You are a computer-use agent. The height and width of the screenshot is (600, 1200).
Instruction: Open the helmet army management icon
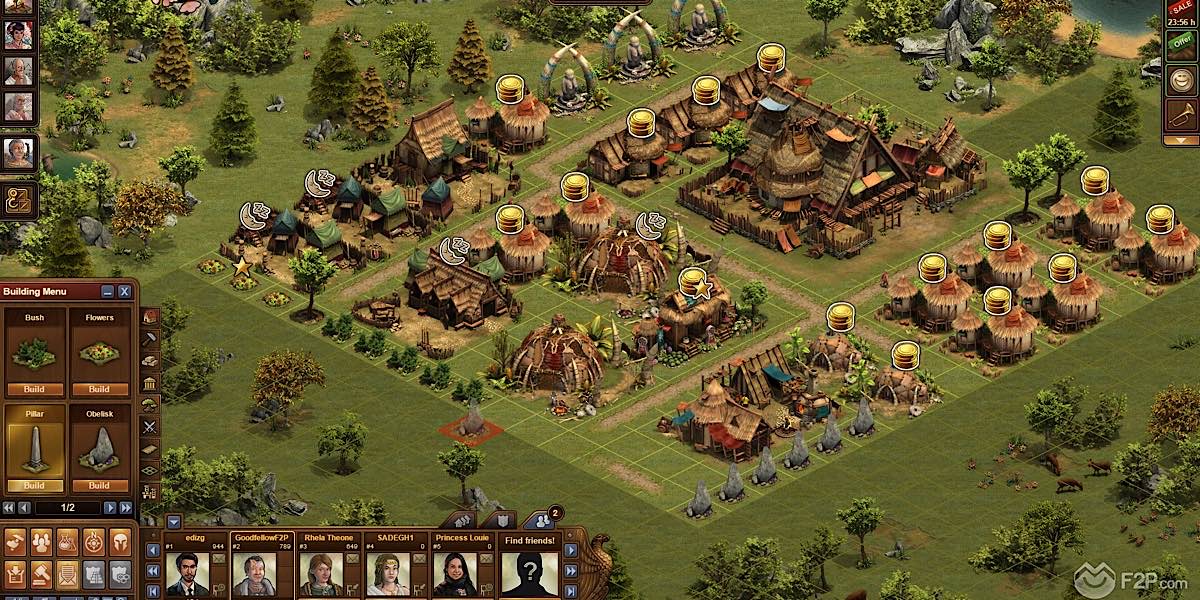point(120,542)
